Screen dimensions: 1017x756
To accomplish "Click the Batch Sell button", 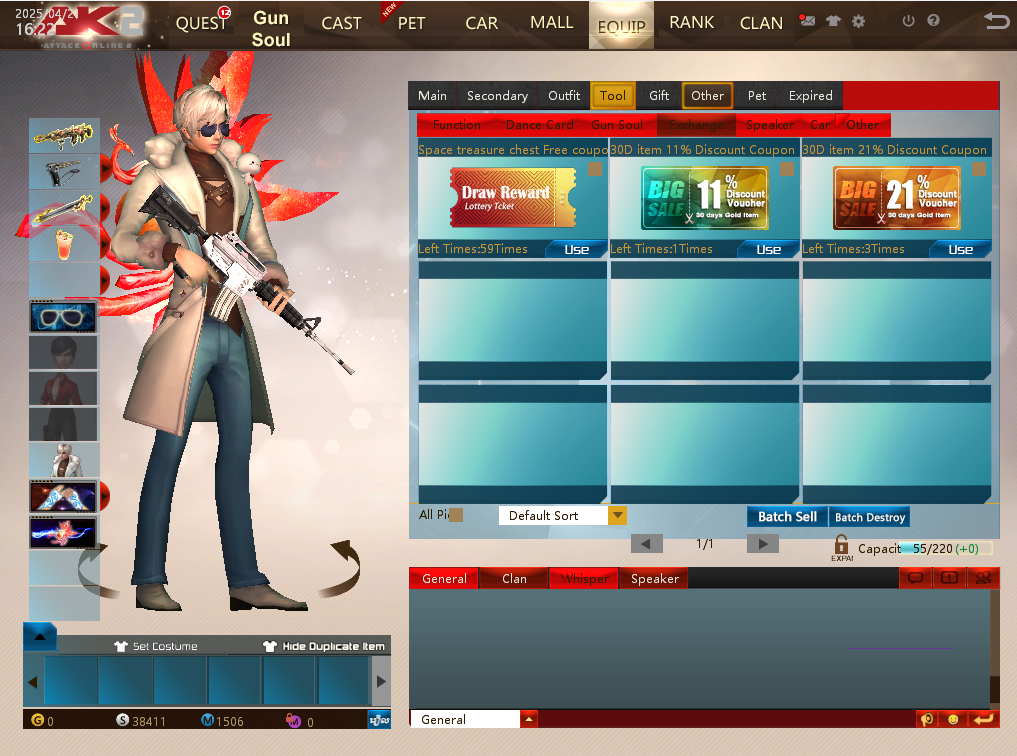I will click(x=787, y=517).
